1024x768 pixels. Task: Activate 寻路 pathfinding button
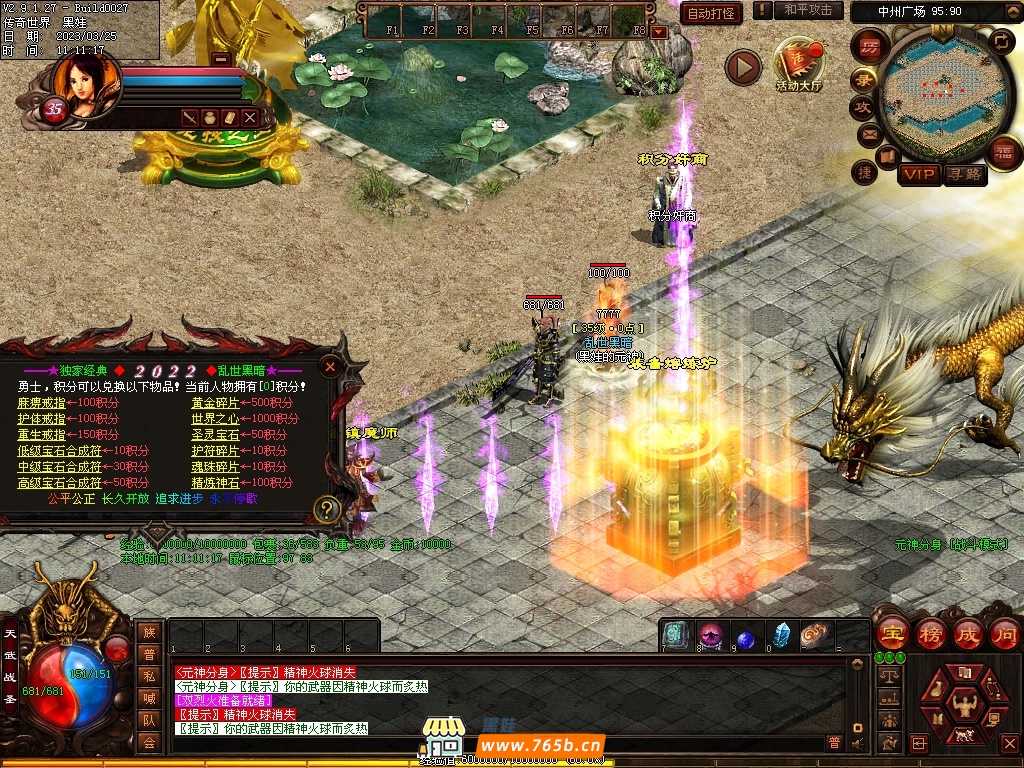click(x=965, y=174)
